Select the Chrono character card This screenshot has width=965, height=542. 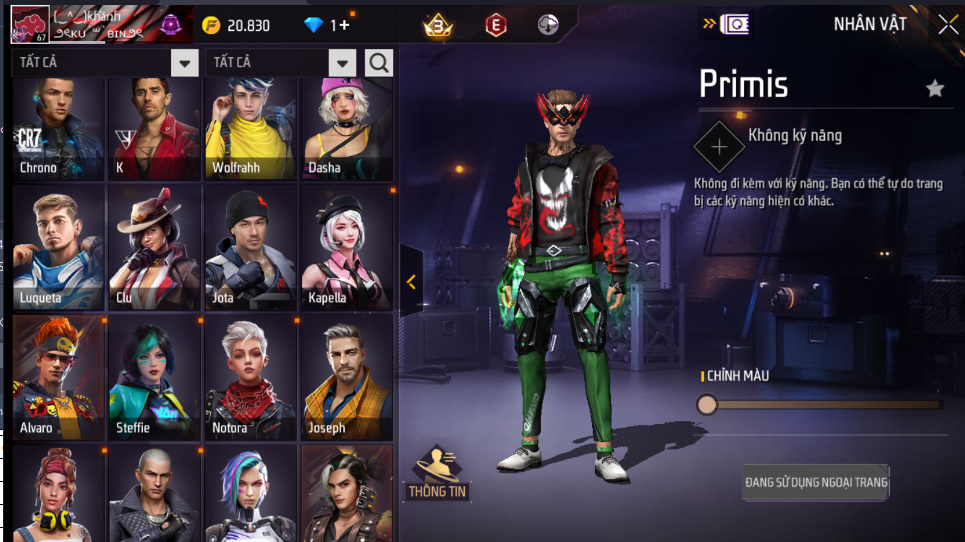(58, 130)
